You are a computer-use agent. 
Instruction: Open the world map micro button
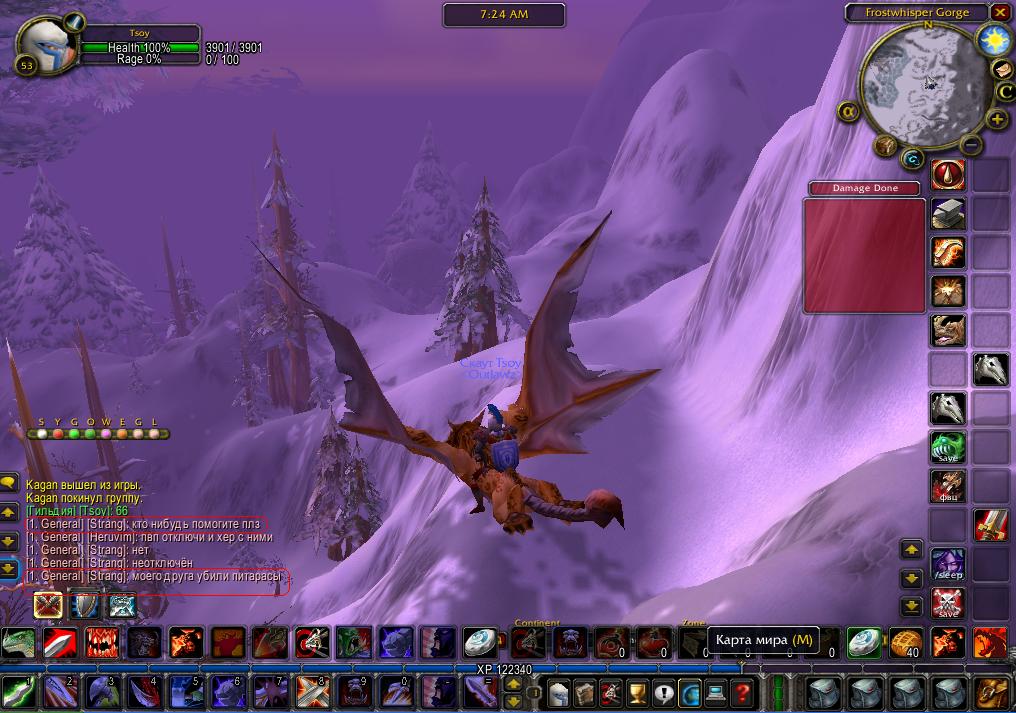pyautogui.click(x=690, y=691)
